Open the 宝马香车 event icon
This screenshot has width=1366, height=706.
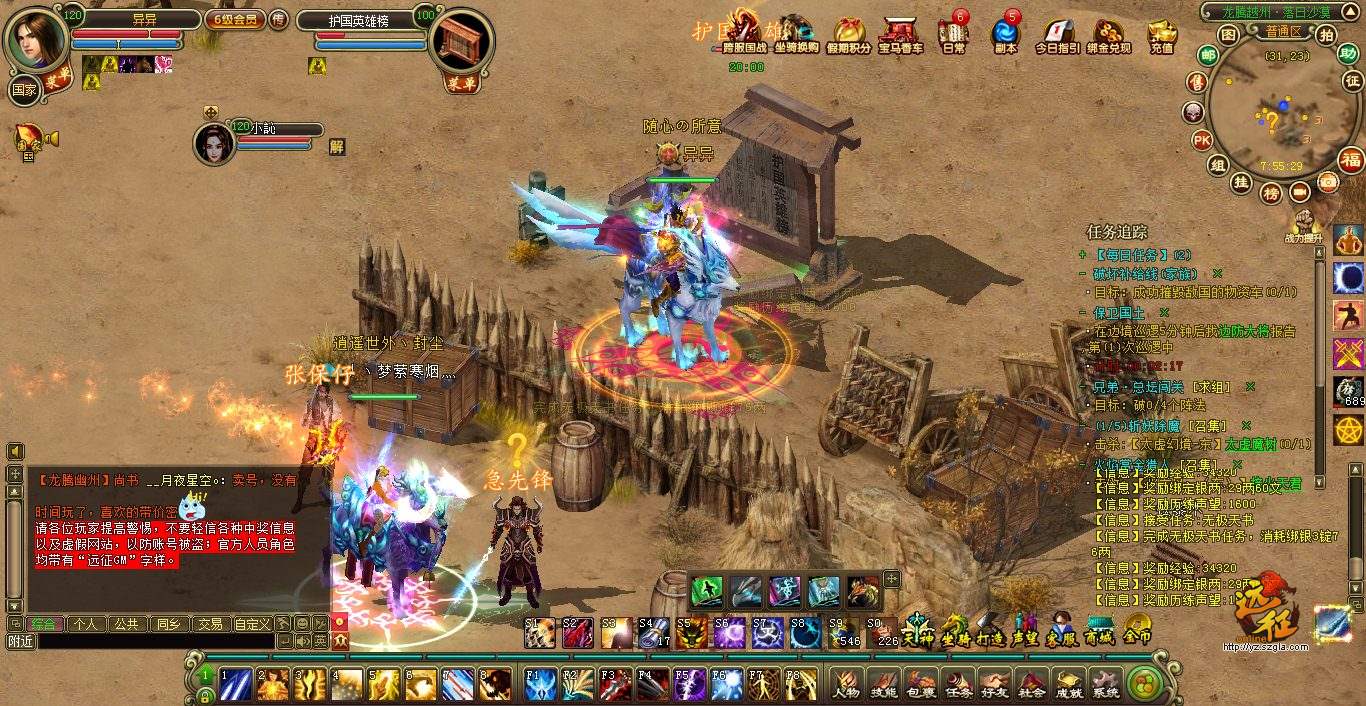(x=900, y=34)
